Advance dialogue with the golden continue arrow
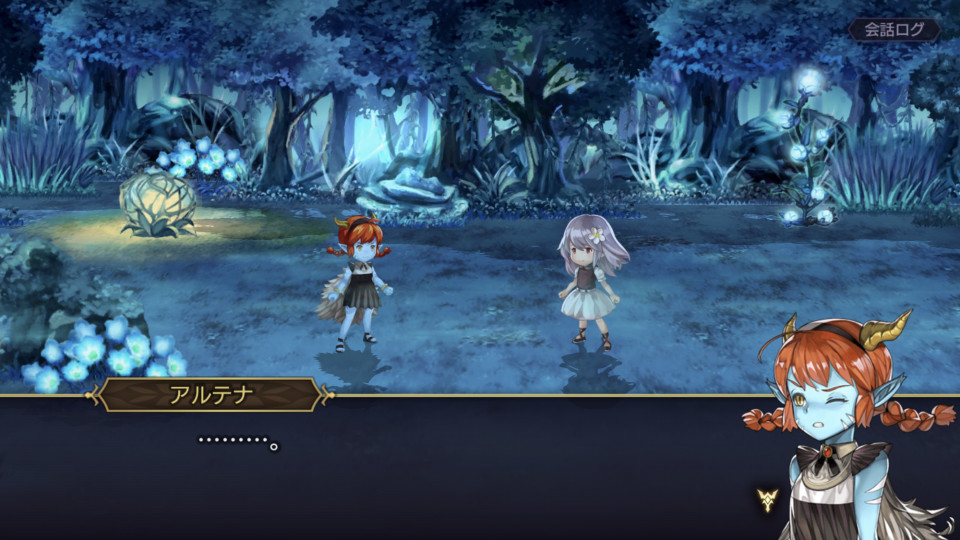960x540 pixels. pyautogui.click(x=767, y=499)
